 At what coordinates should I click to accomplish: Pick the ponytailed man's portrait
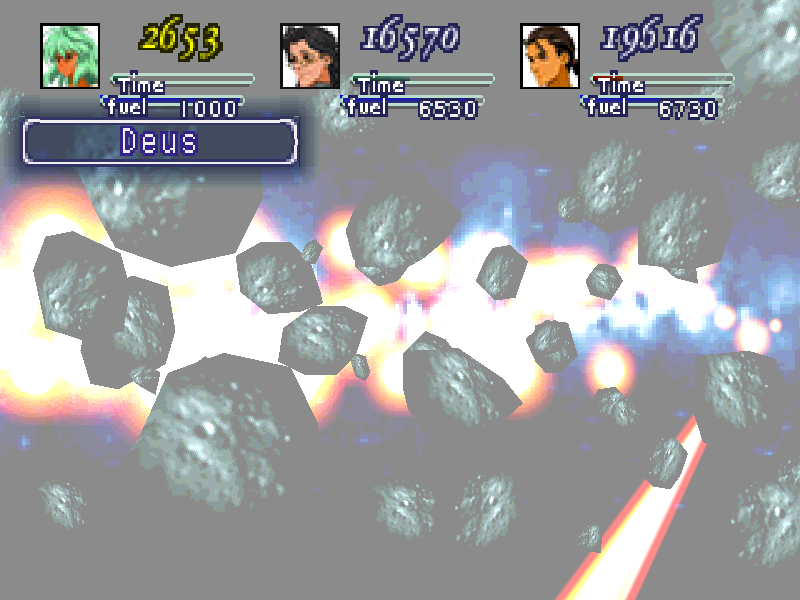click(550, 55)
